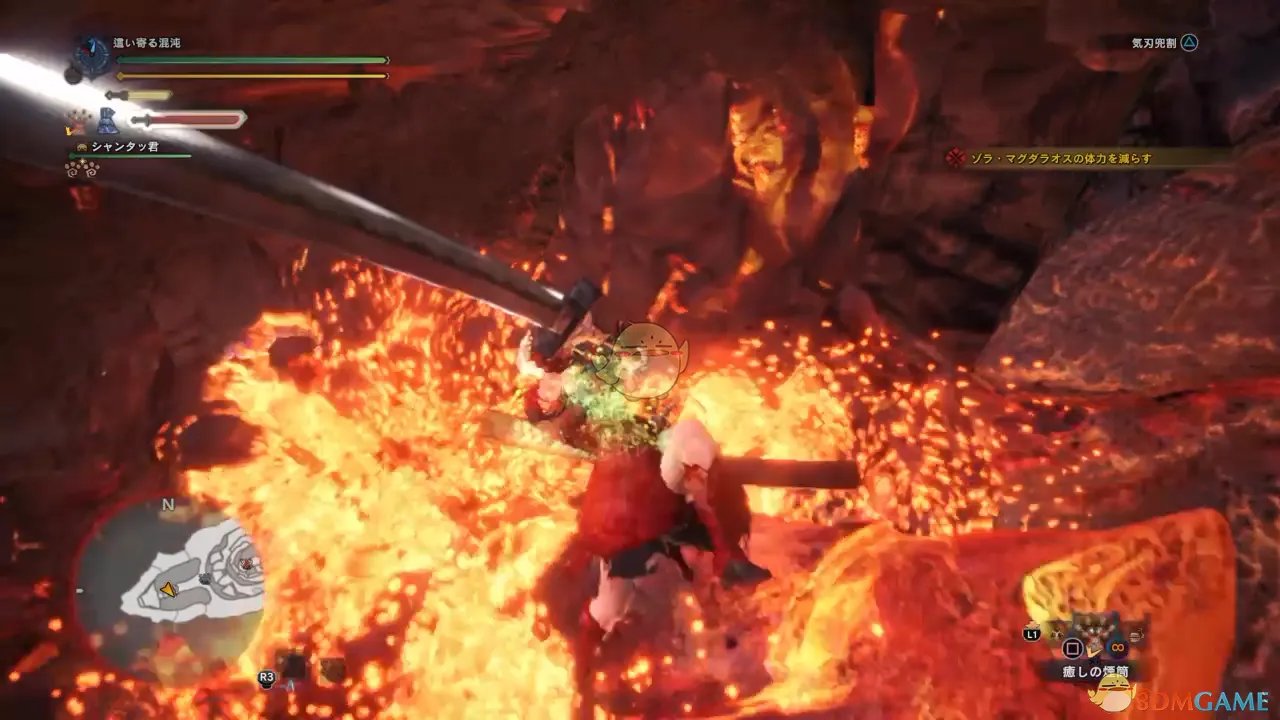
Task: Click the red monster marker on minimap
Action: (x=245, y=564)
